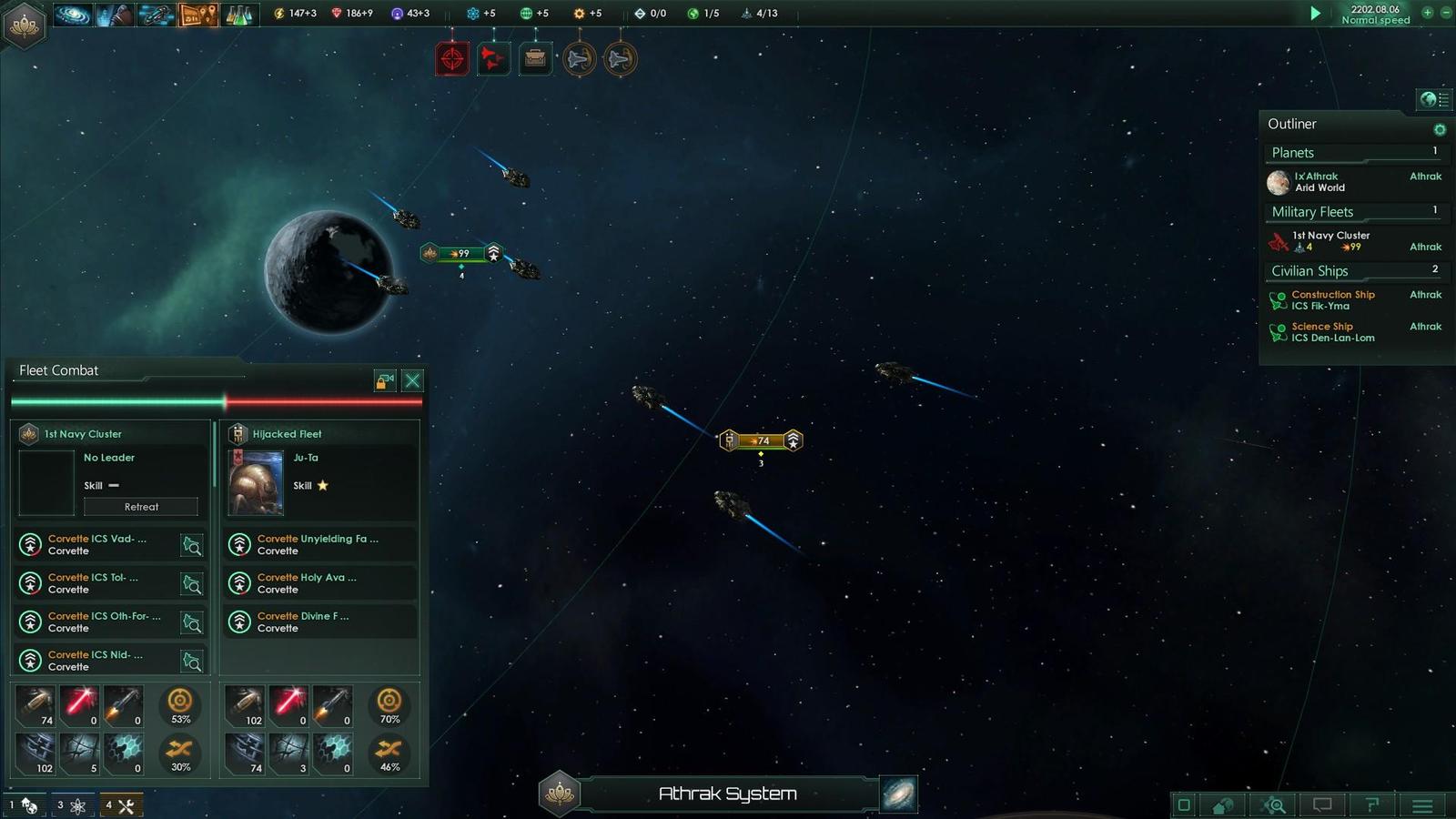Screen dimensions: 1456x819
Task: Select Construction Ship ICS Fik-Yma
Action: 1332,300
